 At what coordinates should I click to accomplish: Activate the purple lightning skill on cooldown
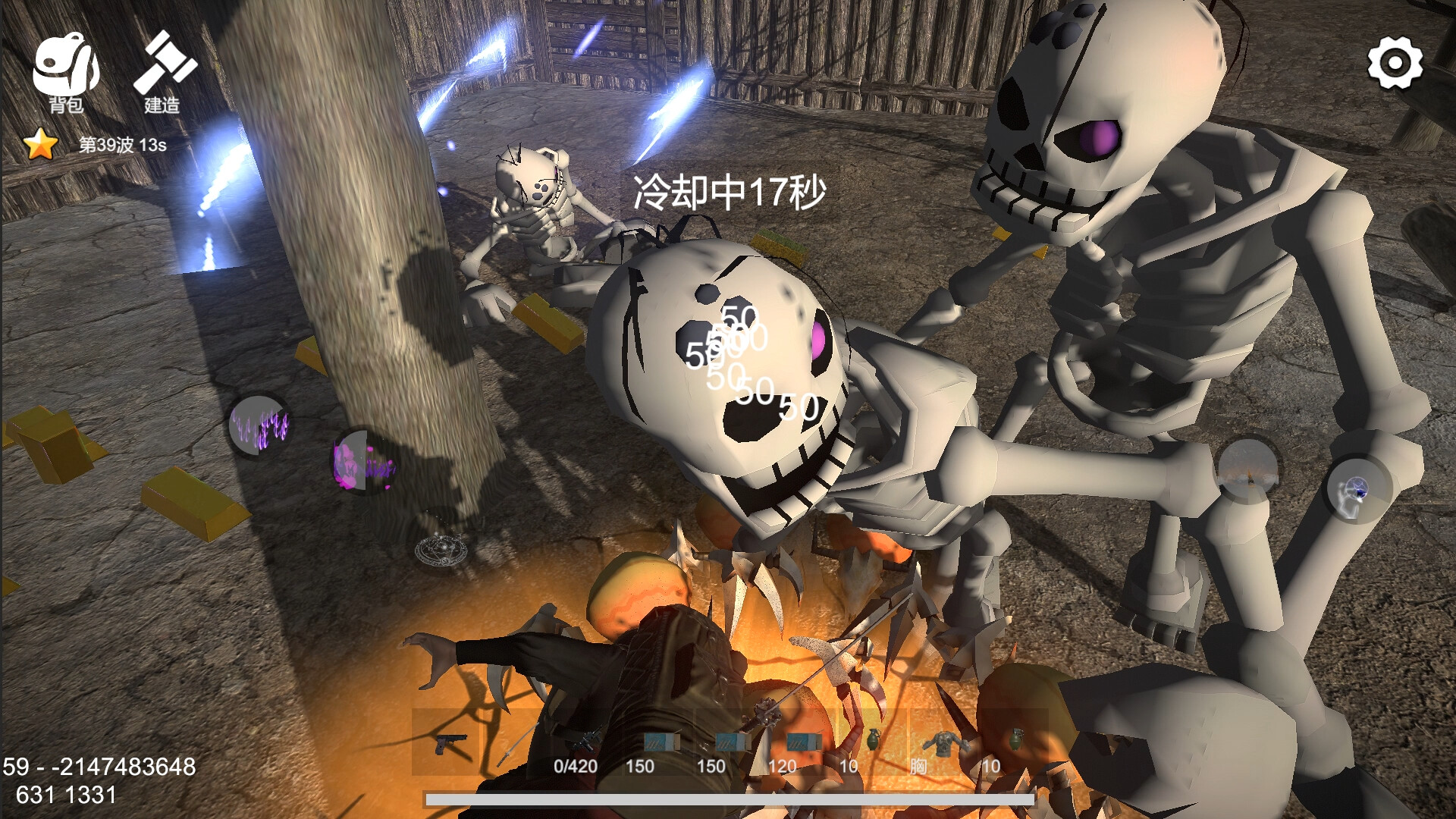262,427
